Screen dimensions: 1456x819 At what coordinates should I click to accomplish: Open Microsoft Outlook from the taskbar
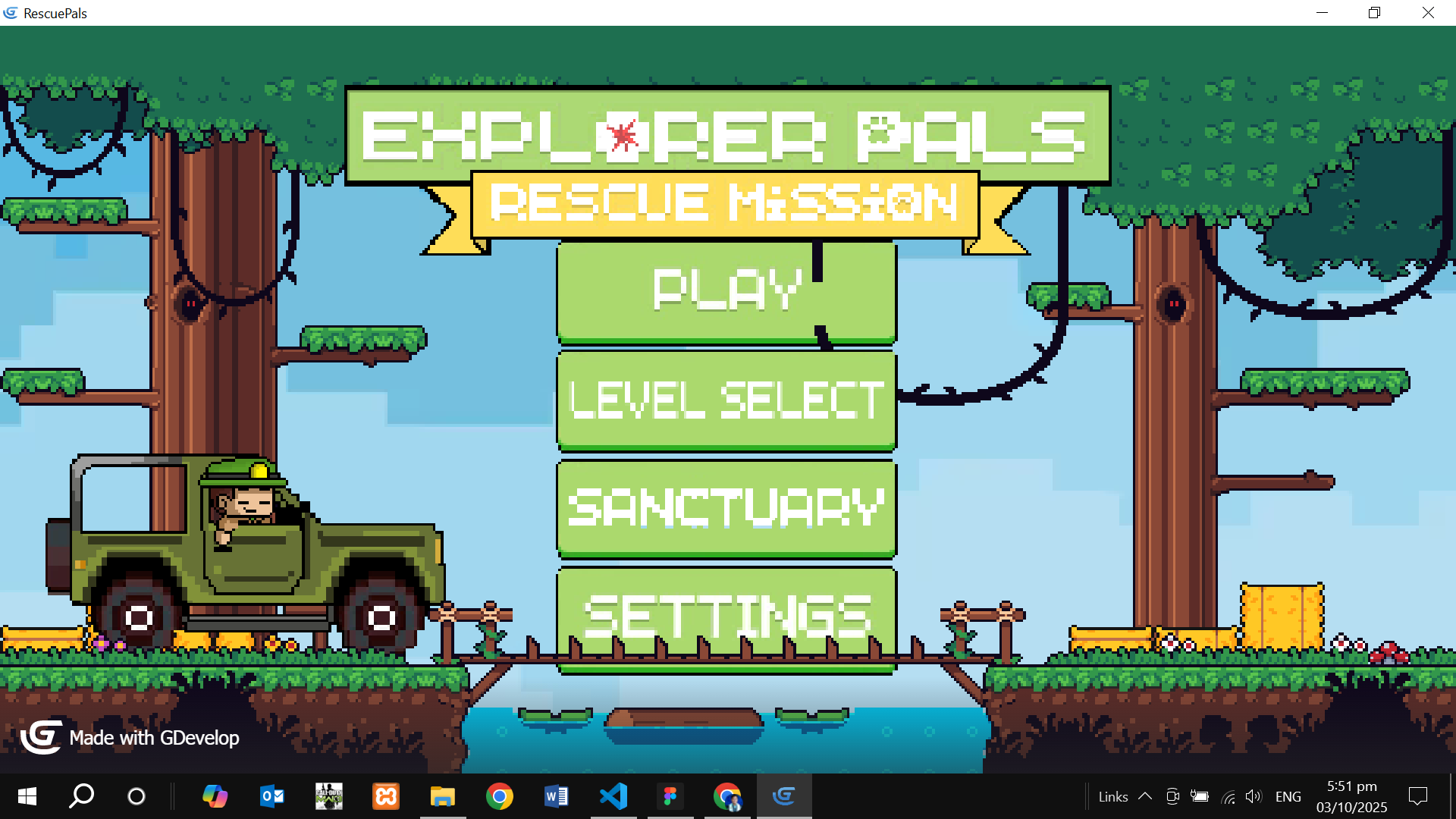(271, 796)
